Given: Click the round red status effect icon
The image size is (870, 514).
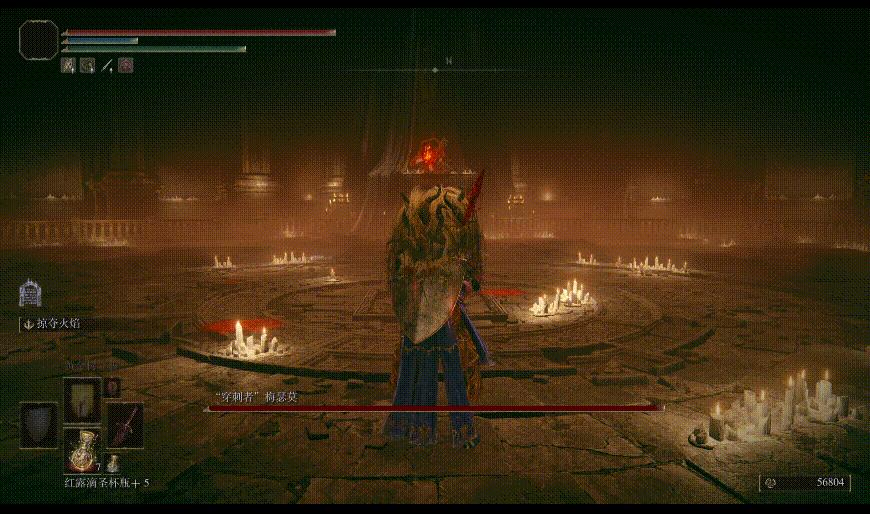Looking at the screenshot, I should [126, 65].
